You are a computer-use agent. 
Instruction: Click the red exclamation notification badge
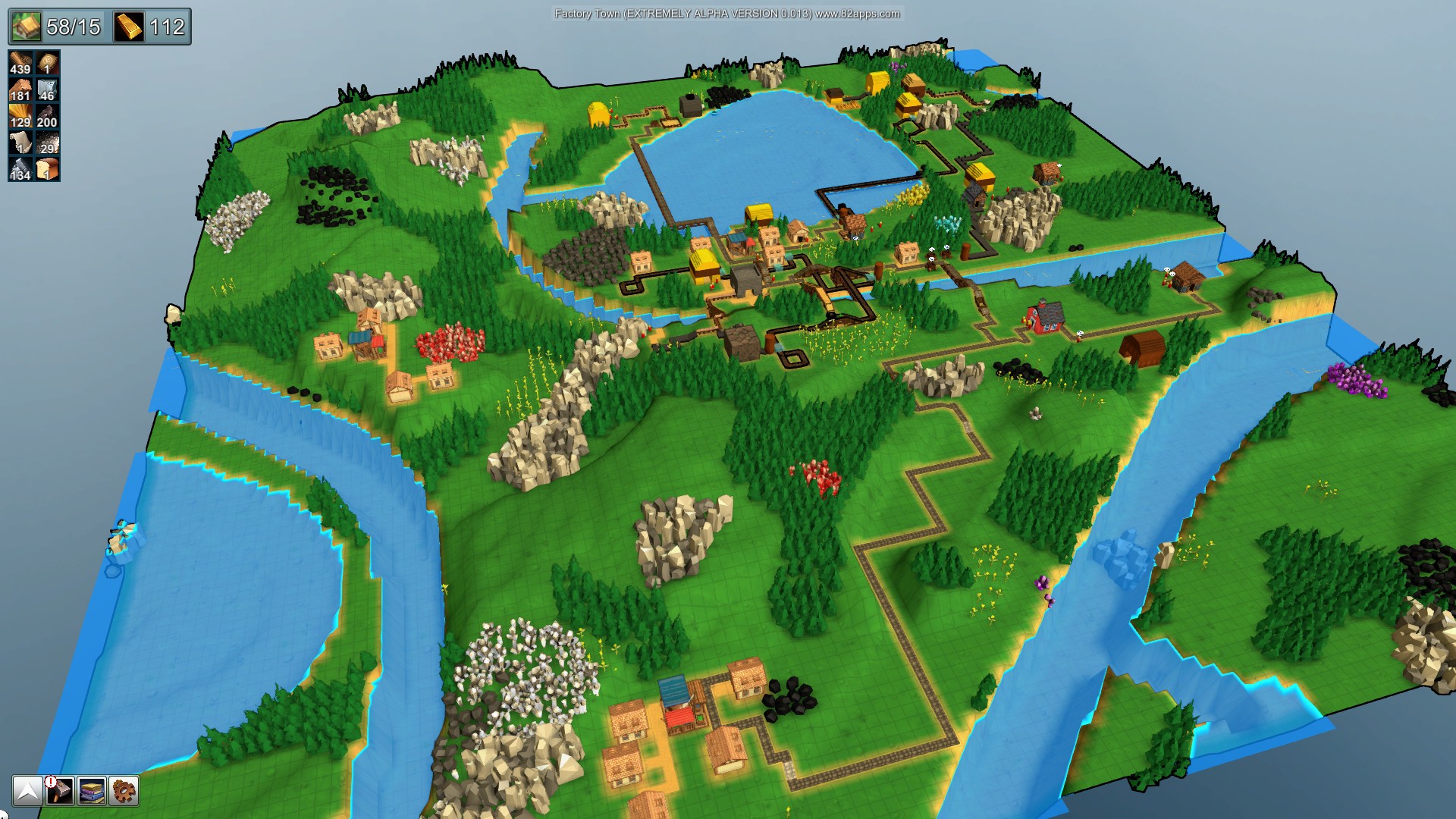(x=49, y=782)
